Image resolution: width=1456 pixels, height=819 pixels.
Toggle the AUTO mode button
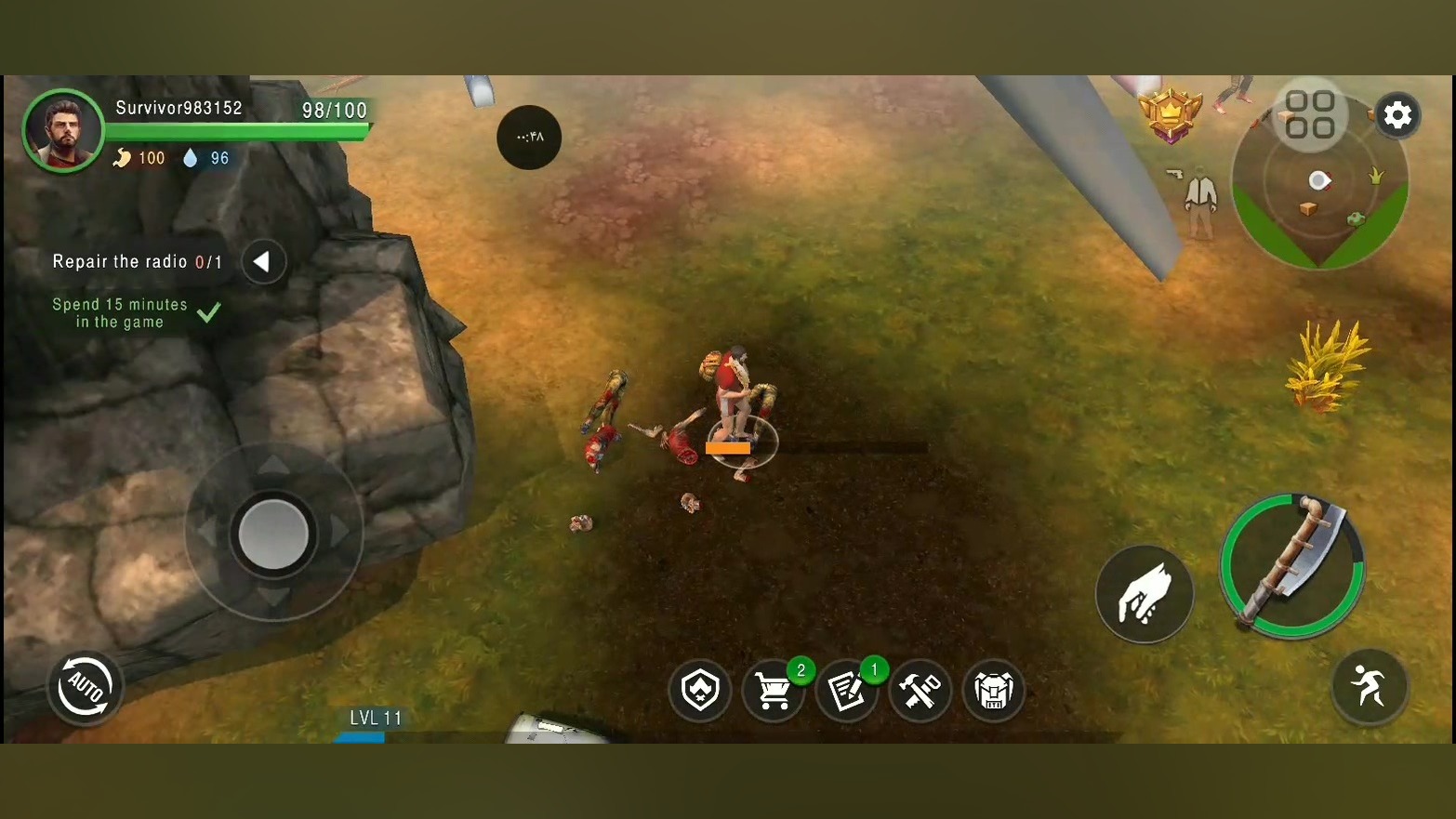(x=85, y=688)
